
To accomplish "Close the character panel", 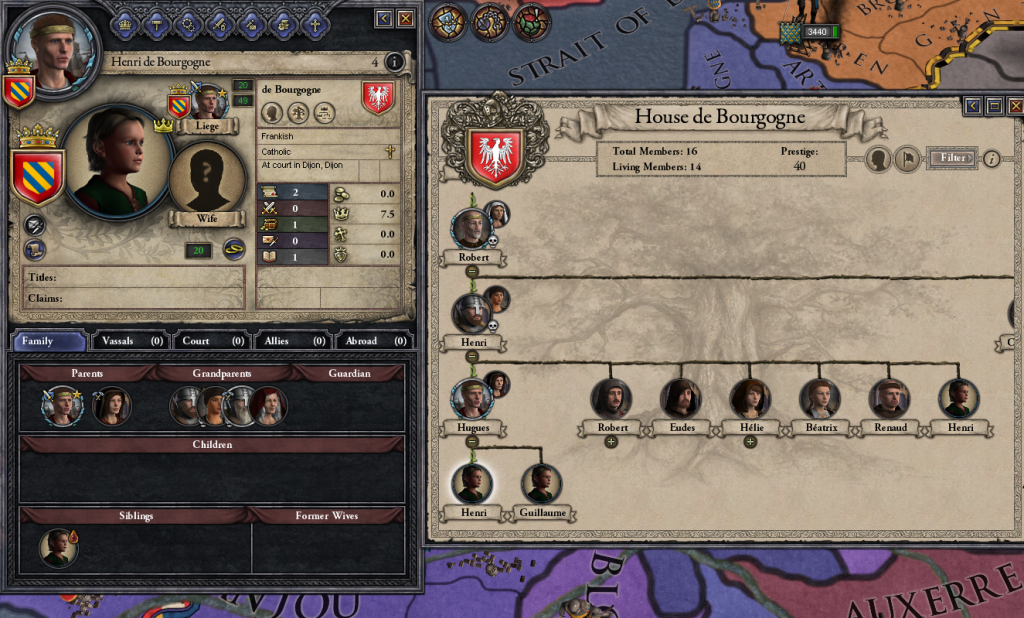I will click(406, 19).
